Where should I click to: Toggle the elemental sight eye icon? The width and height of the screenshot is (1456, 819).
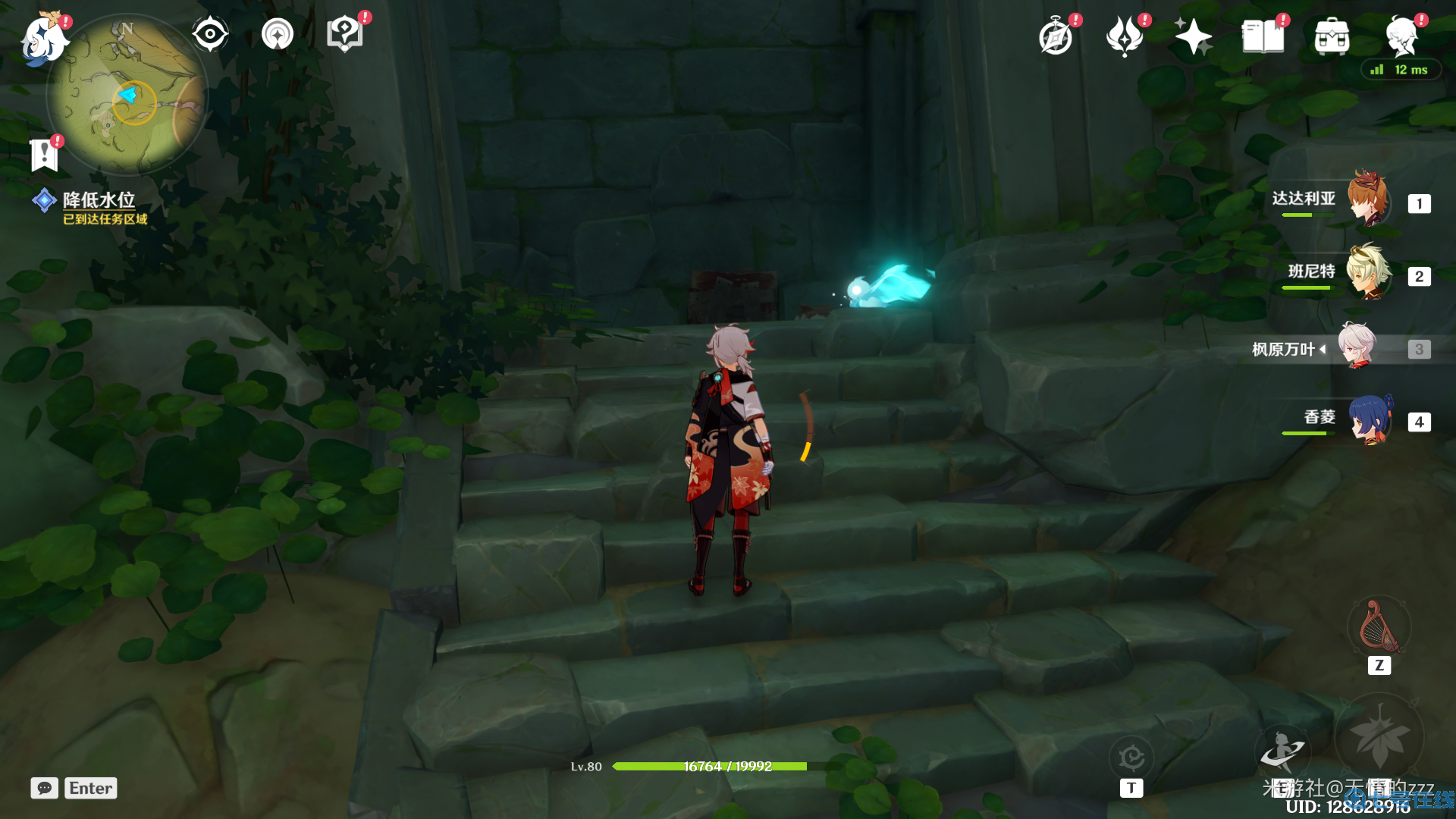pos(209,34)
